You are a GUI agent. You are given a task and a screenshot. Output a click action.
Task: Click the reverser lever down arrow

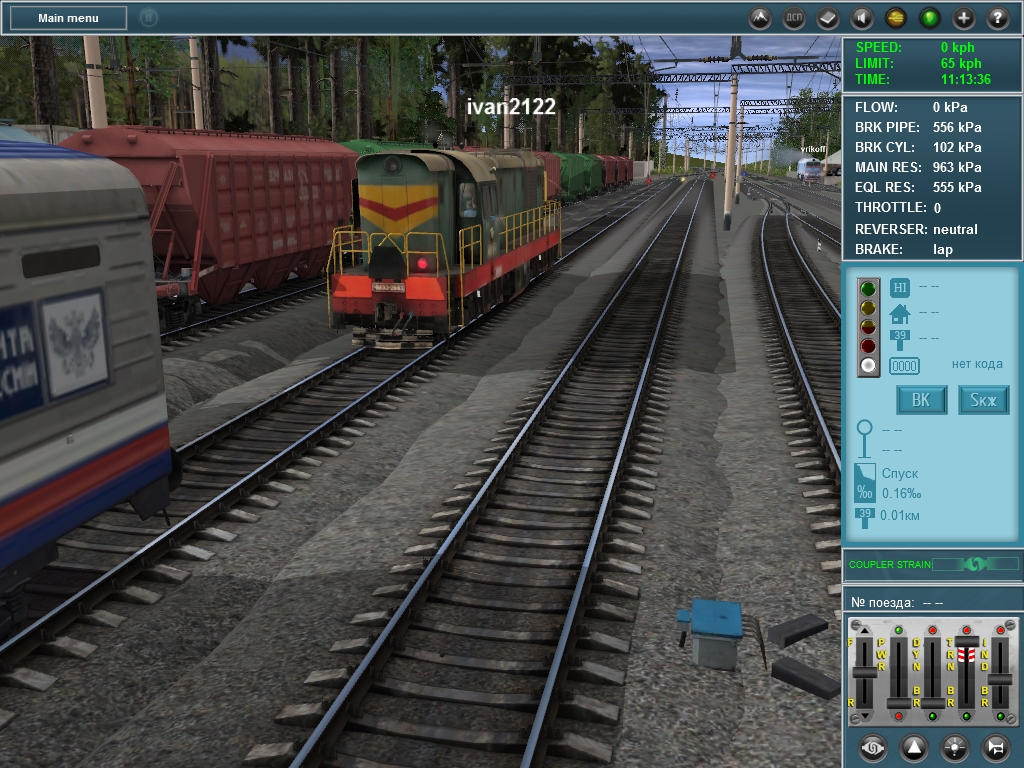(864, 715)
